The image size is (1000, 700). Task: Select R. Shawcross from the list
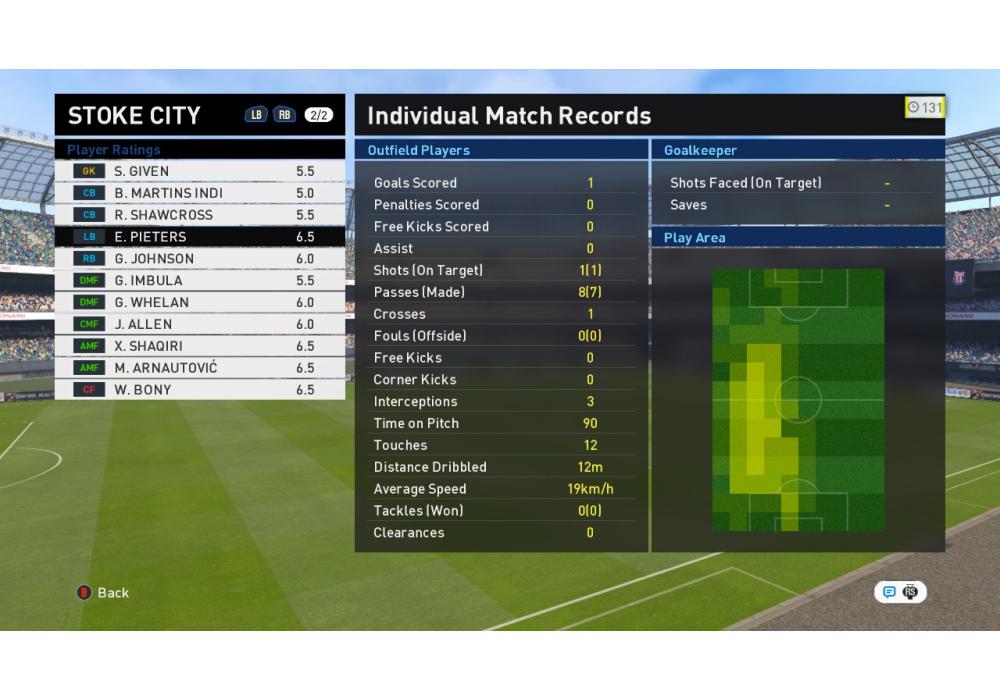click(x=200, y=215)
